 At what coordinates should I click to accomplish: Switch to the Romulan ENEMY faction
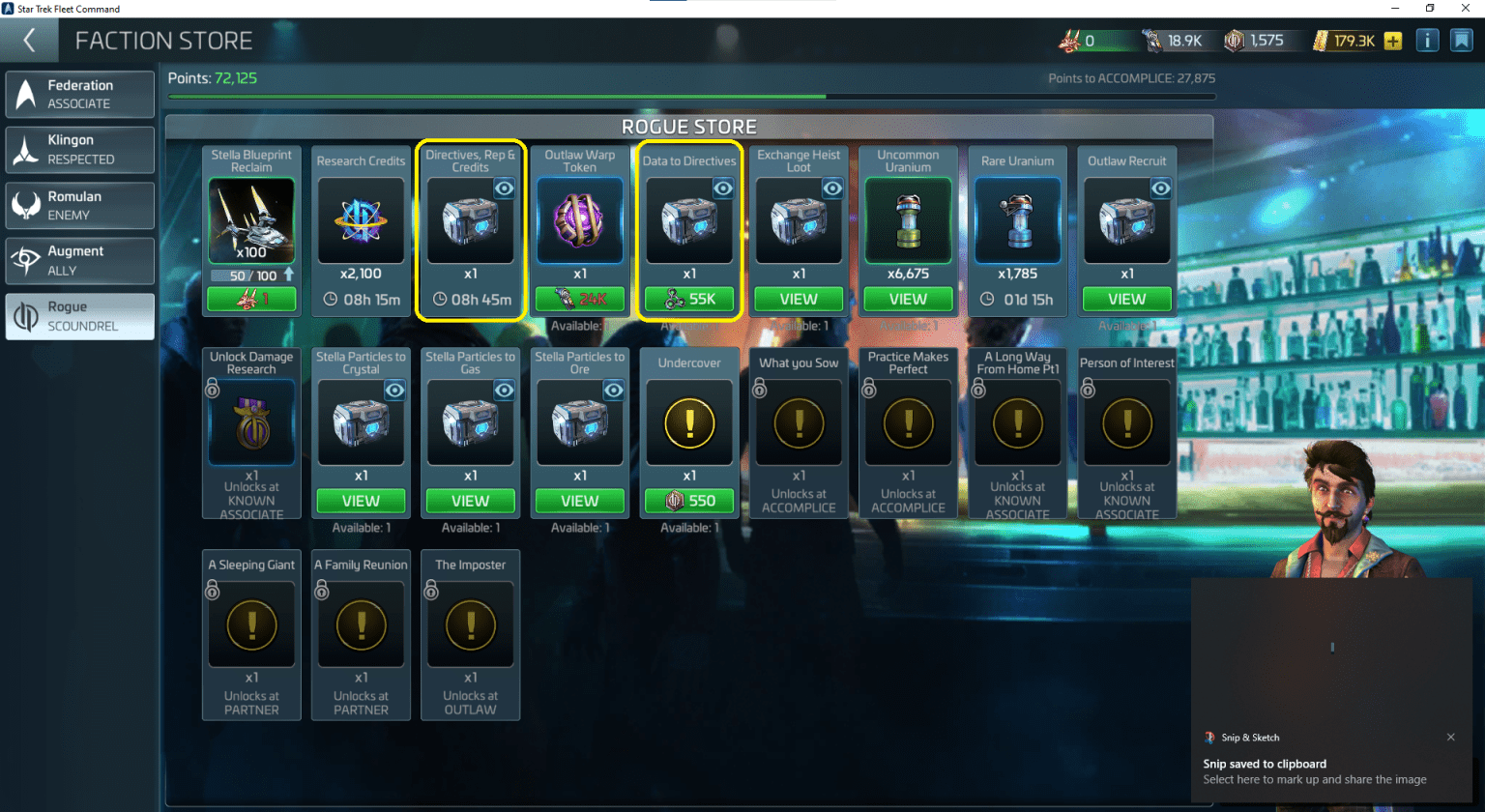[x=79, y=205]
